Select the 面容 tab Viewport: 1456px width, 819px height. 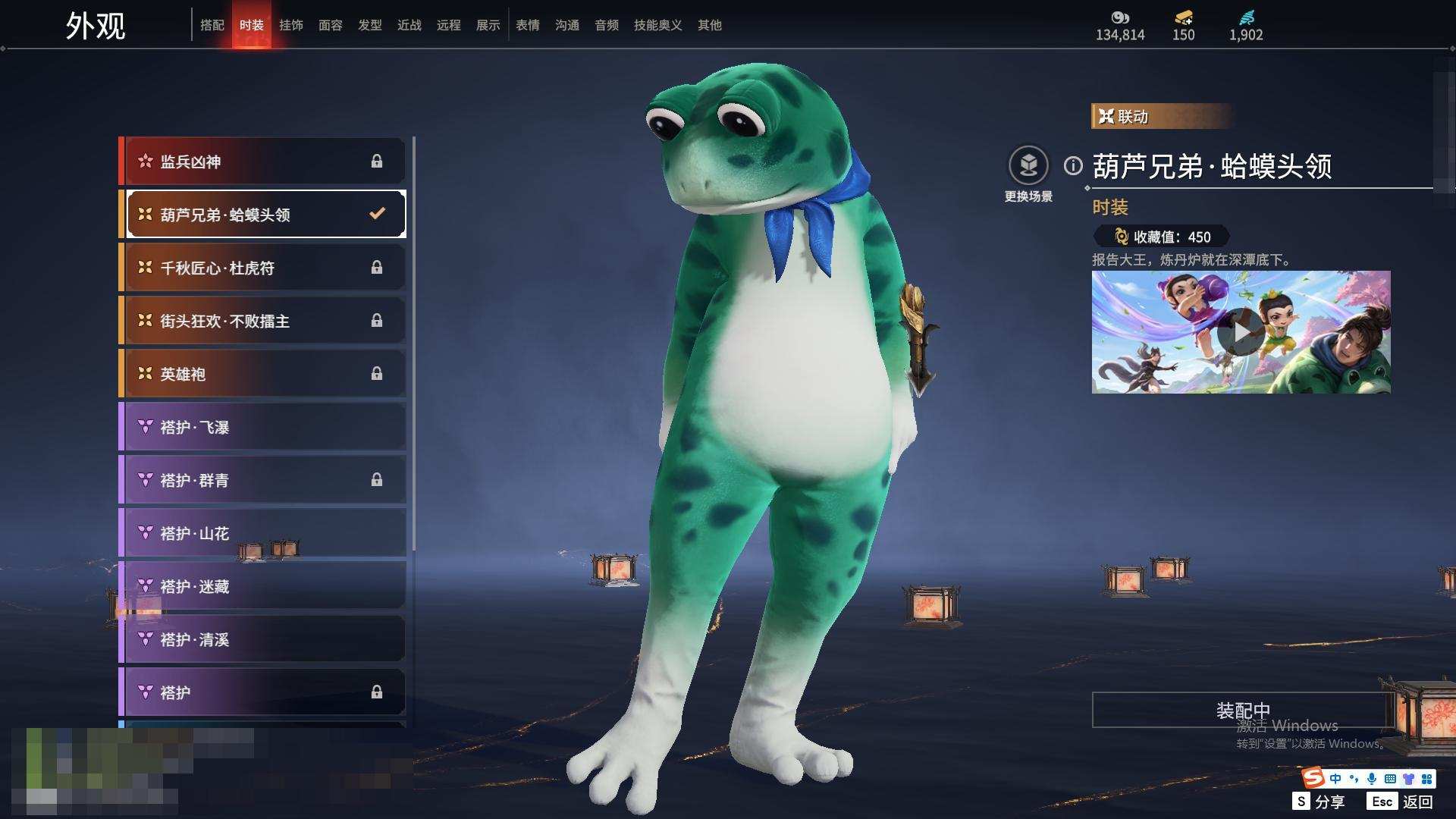coord(330,25)
